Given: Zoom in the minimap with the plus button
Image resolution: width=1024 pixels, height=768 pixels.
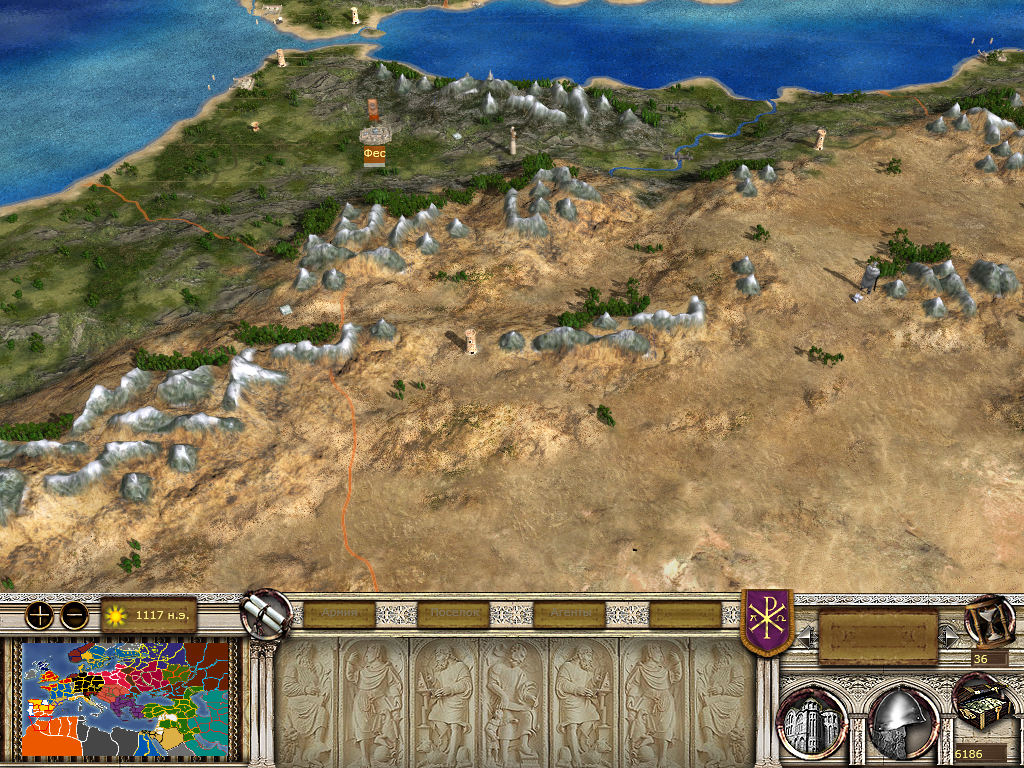Looking at the screenshot, I should point(39,615).
